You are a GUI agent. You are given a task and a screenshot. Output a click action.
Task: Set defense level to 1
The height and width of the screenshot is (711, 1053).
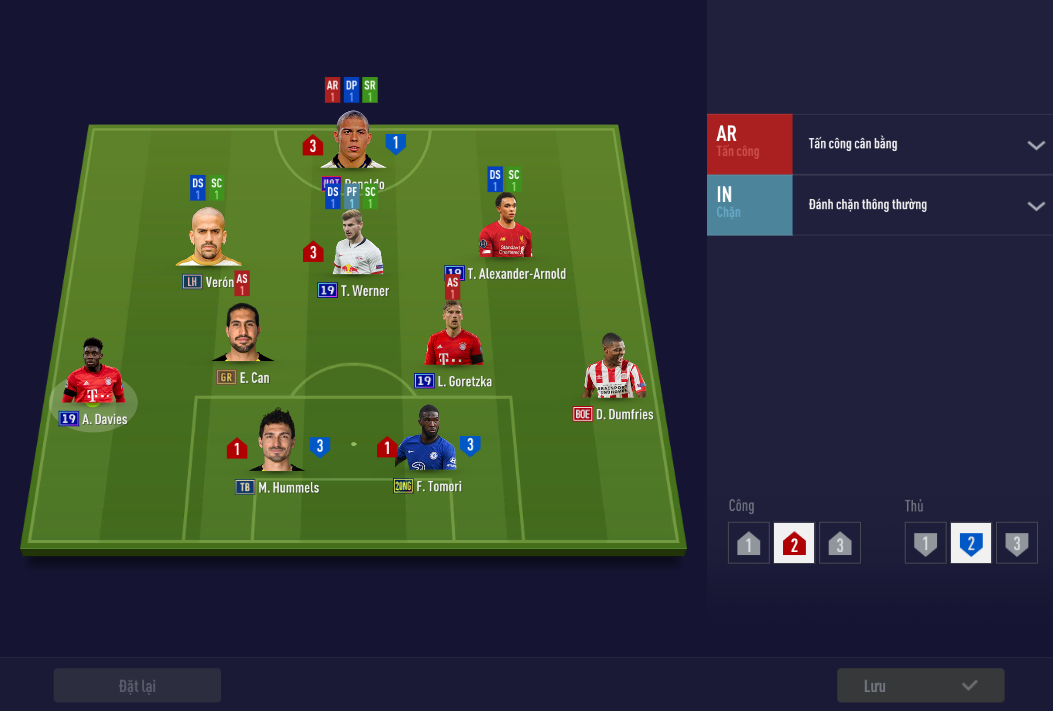tap(926, 544)
